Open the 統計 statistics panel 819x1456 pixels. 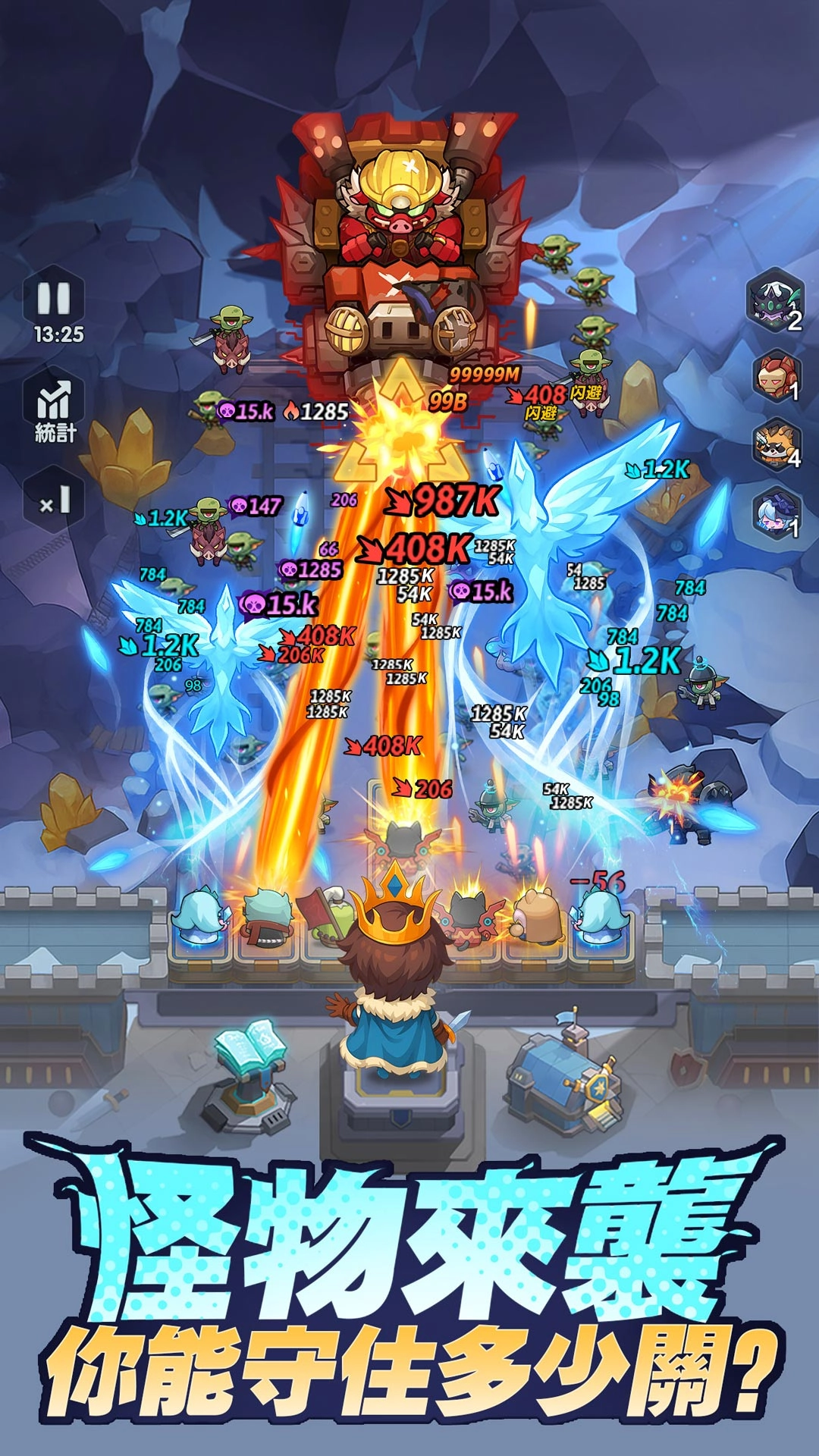[55, 409]
